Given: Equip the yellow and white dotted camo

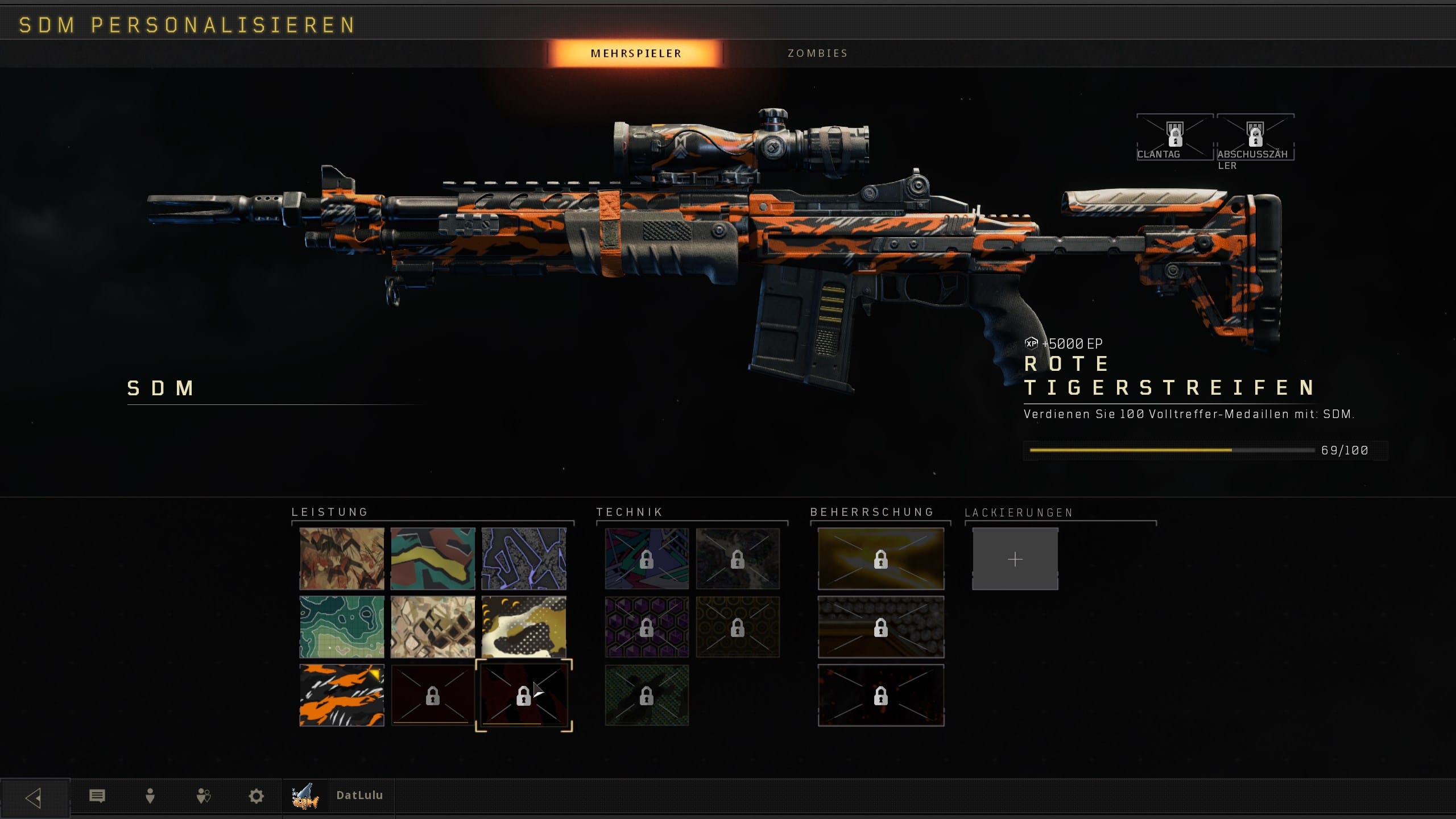Looking at the screenshot, I should click(x=524, y=627).
